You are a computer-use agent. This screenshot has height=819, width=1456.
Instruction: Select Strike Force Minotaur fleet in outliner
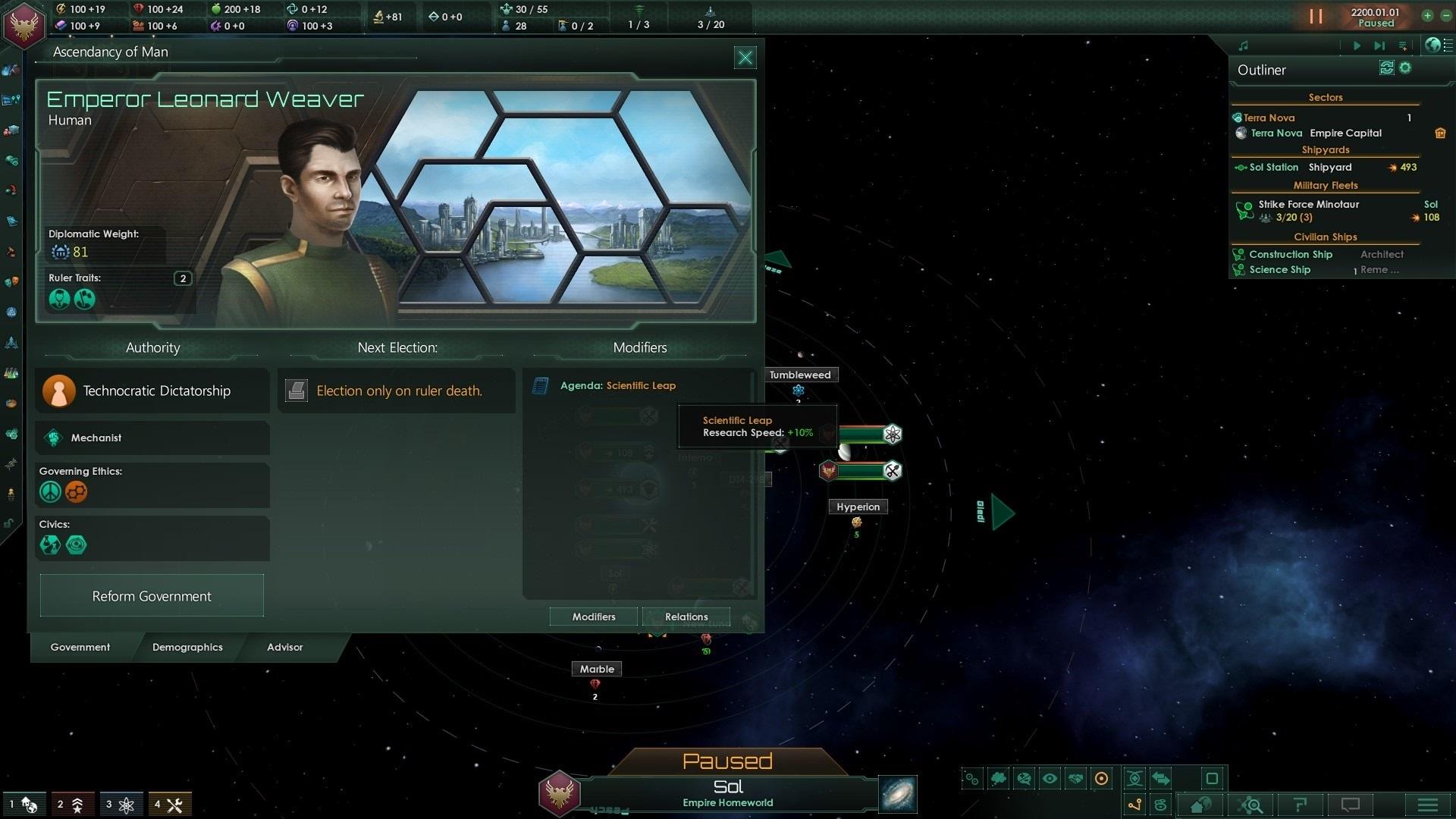click(x=1308, y=205)
